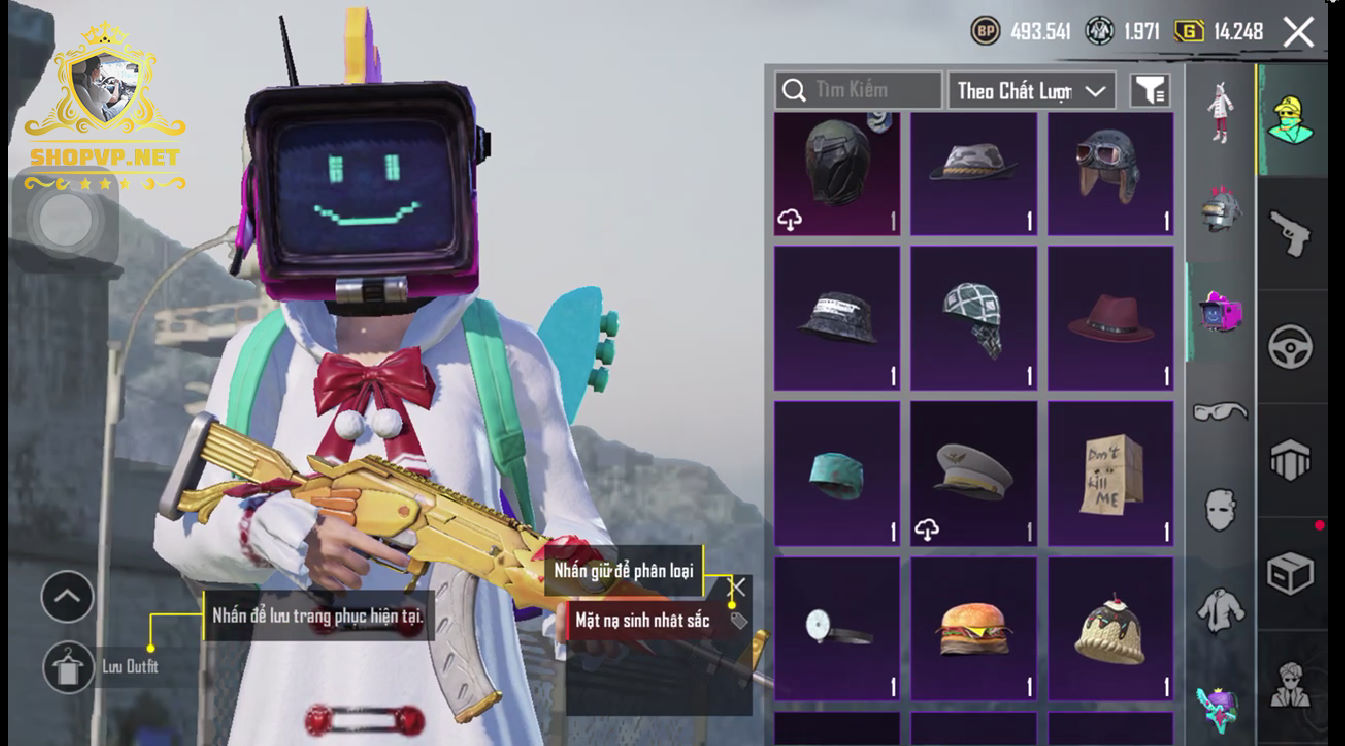Pick the gray officer cap item
Screen dimensions: 1345x746
(x=973, y=474)
